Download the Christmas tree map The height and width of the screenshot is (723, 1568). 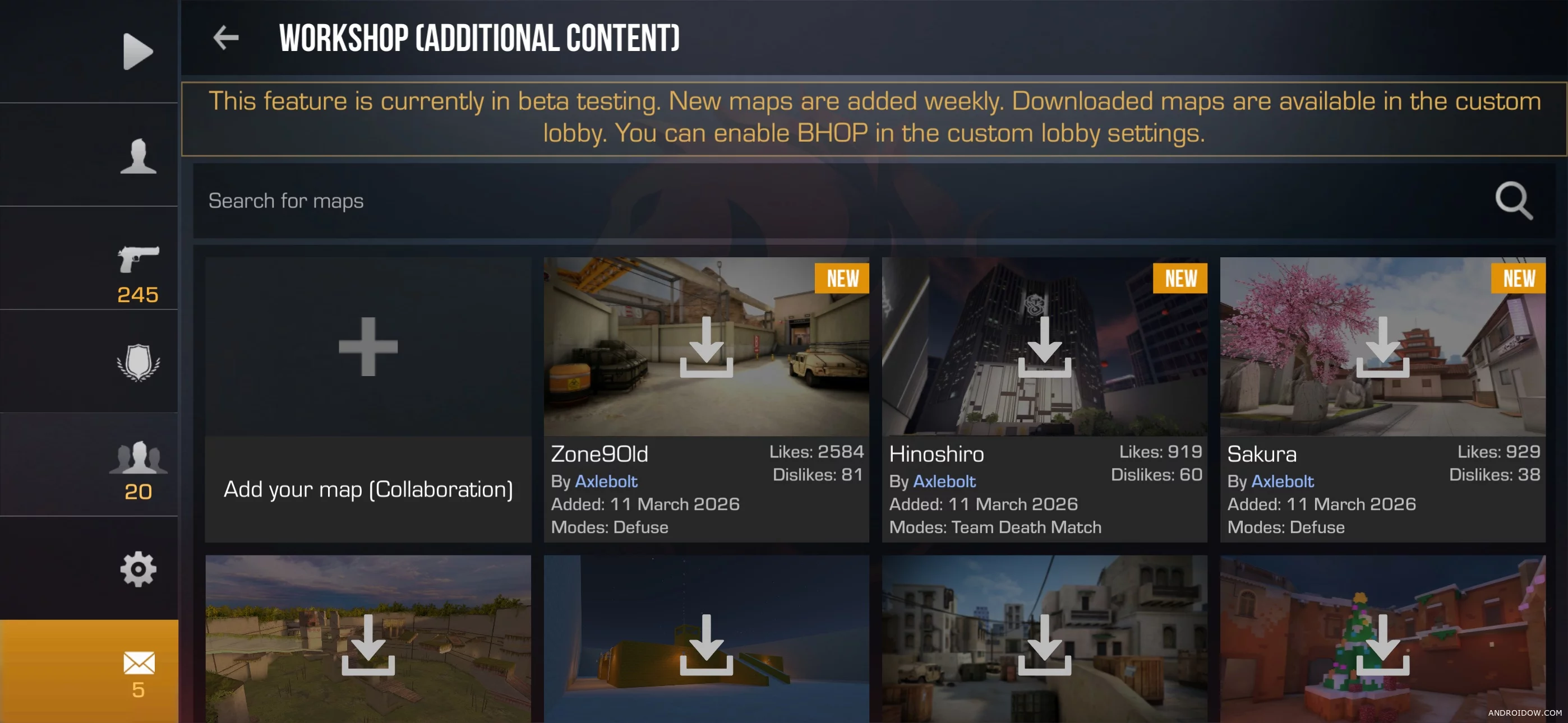tap(1382, 645)
